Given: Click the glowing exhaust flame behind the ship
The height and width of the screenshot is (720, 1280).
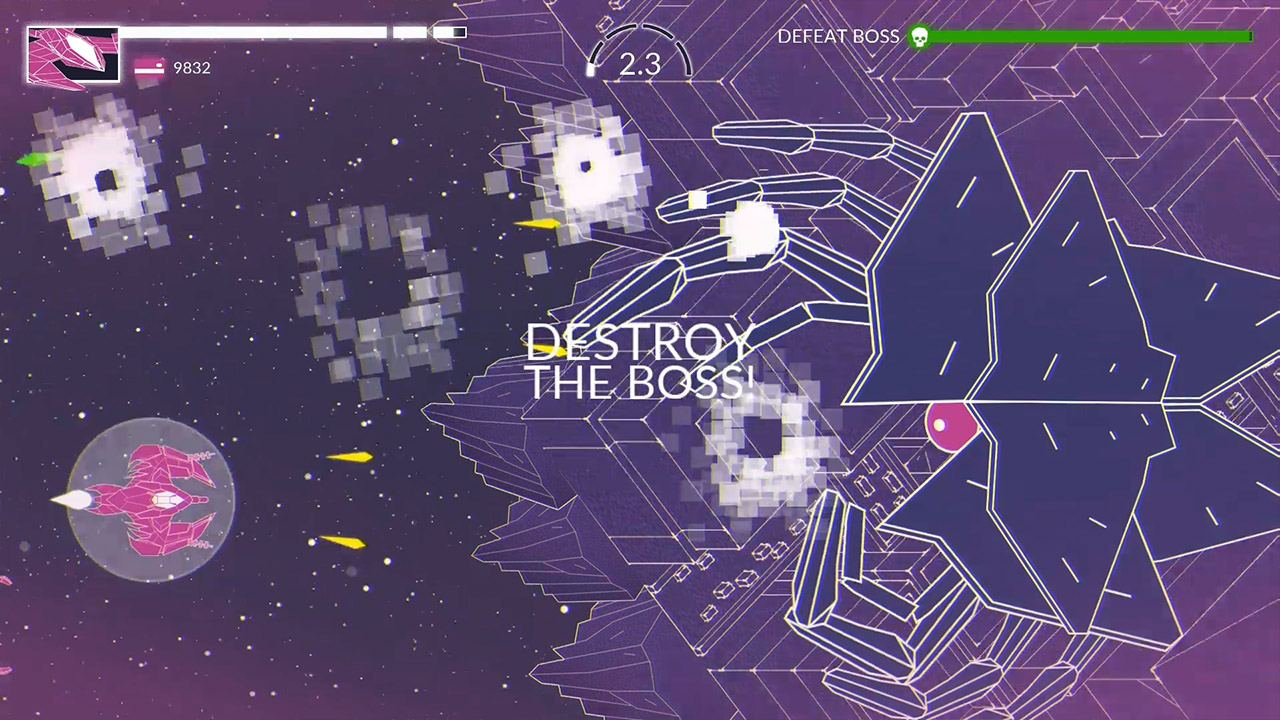Looking at the screenshot, I should point(75,497).
